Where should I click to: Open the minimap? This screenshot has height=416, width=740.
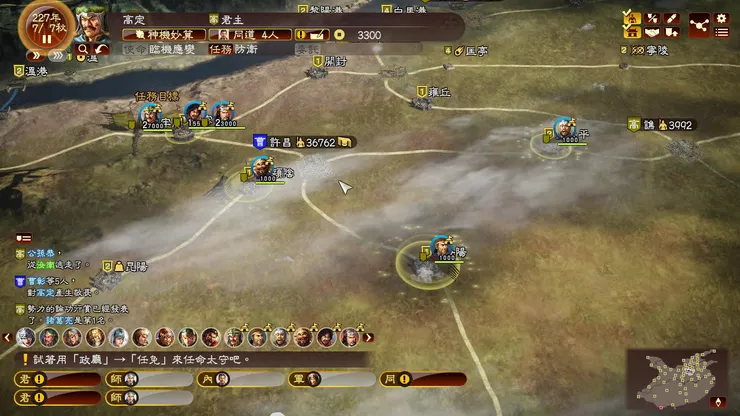pos(677,379)
